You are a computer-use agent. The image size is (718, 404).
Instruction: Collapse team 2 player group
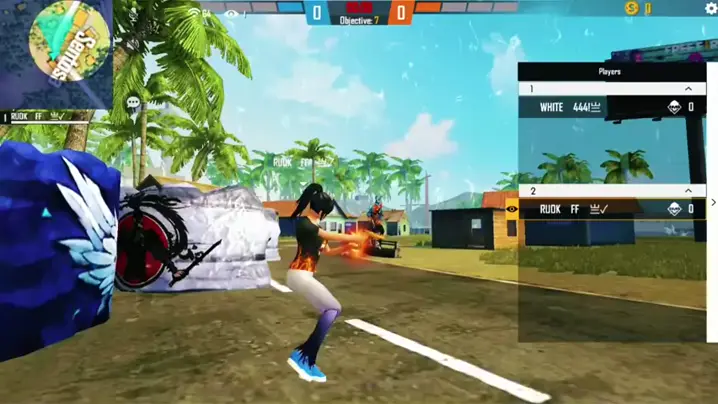click(688, 190)
